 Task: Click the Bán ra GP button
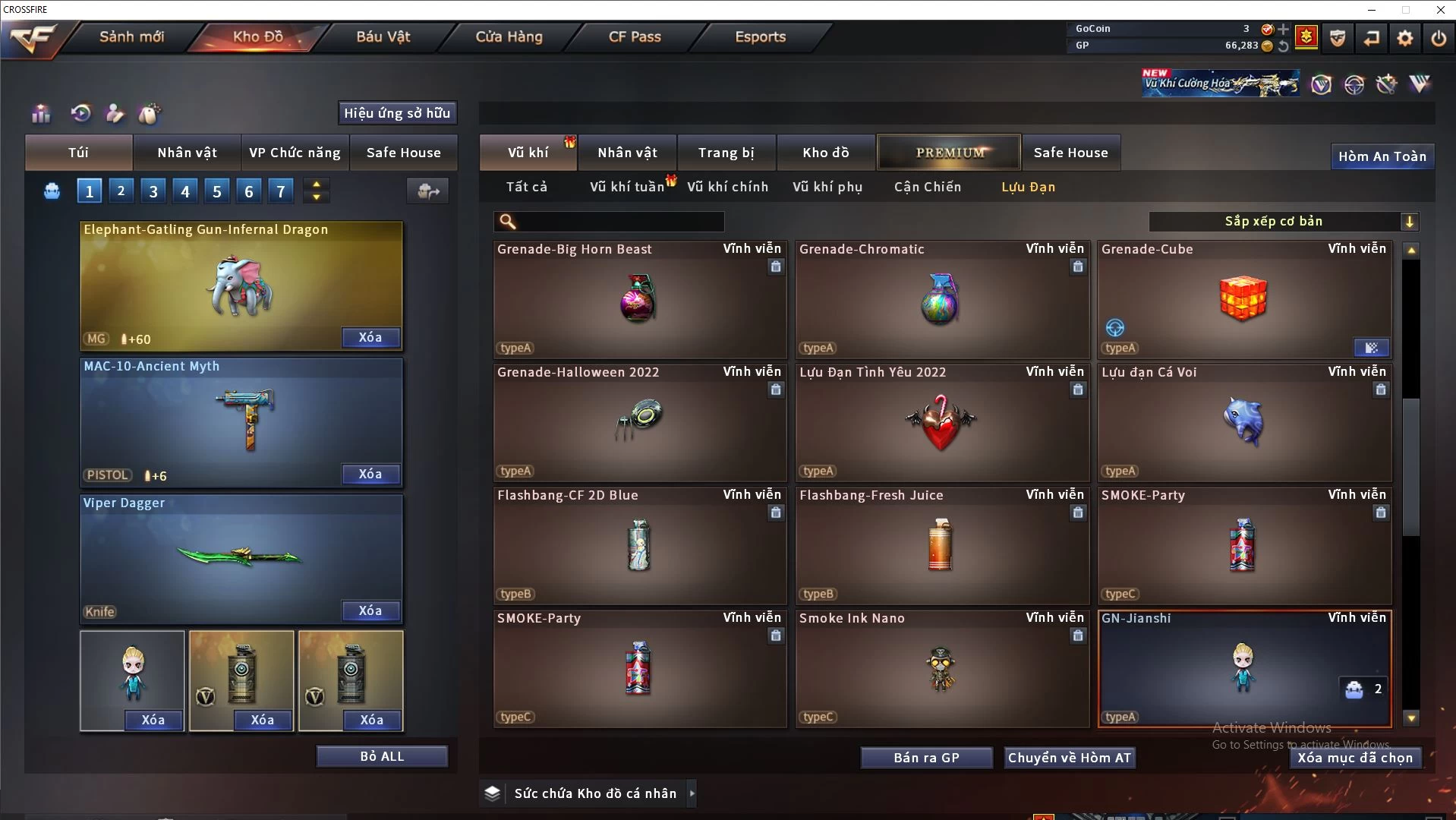[x=926, y=758]
